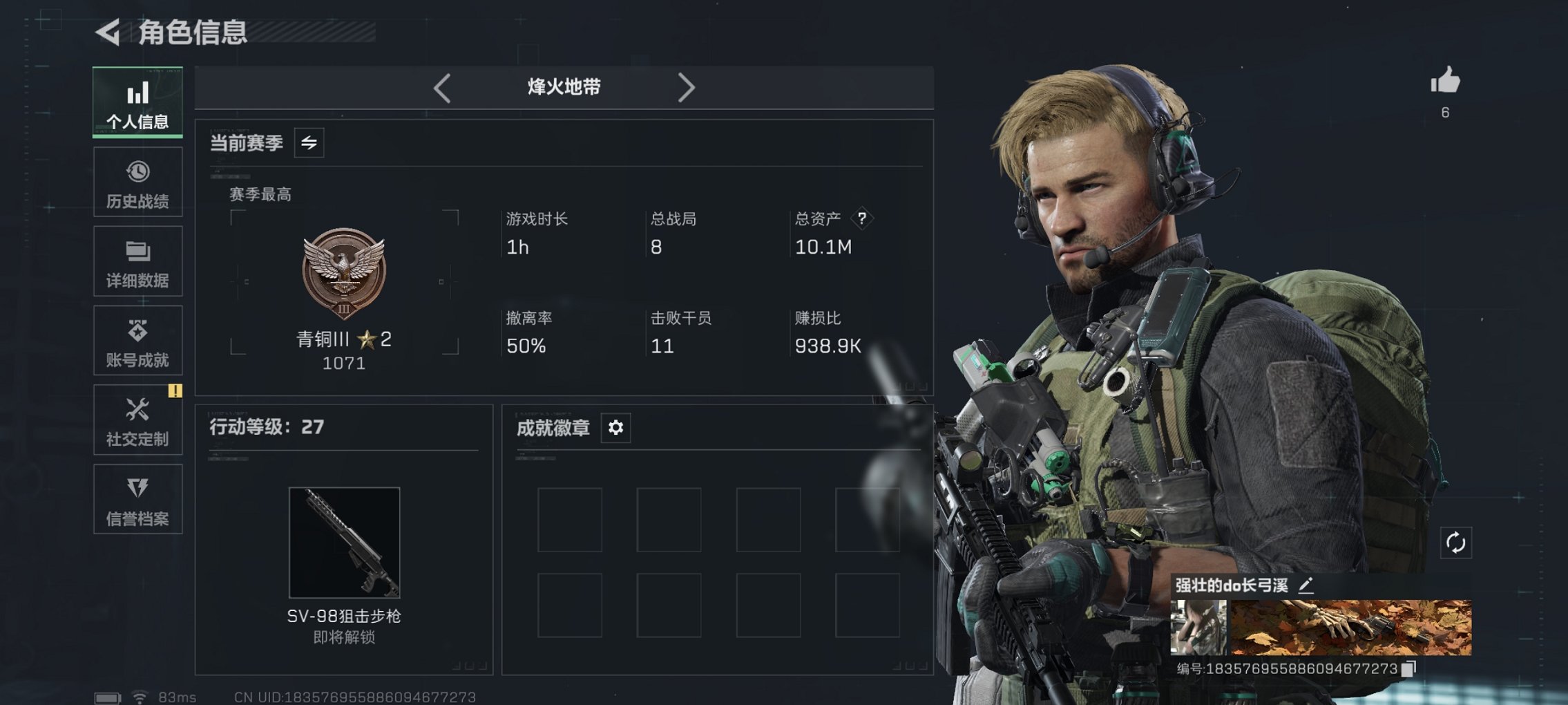
Task: Toggle the 社交定制 notification alert
Action: pyautogui.click(x=176, y=391)
